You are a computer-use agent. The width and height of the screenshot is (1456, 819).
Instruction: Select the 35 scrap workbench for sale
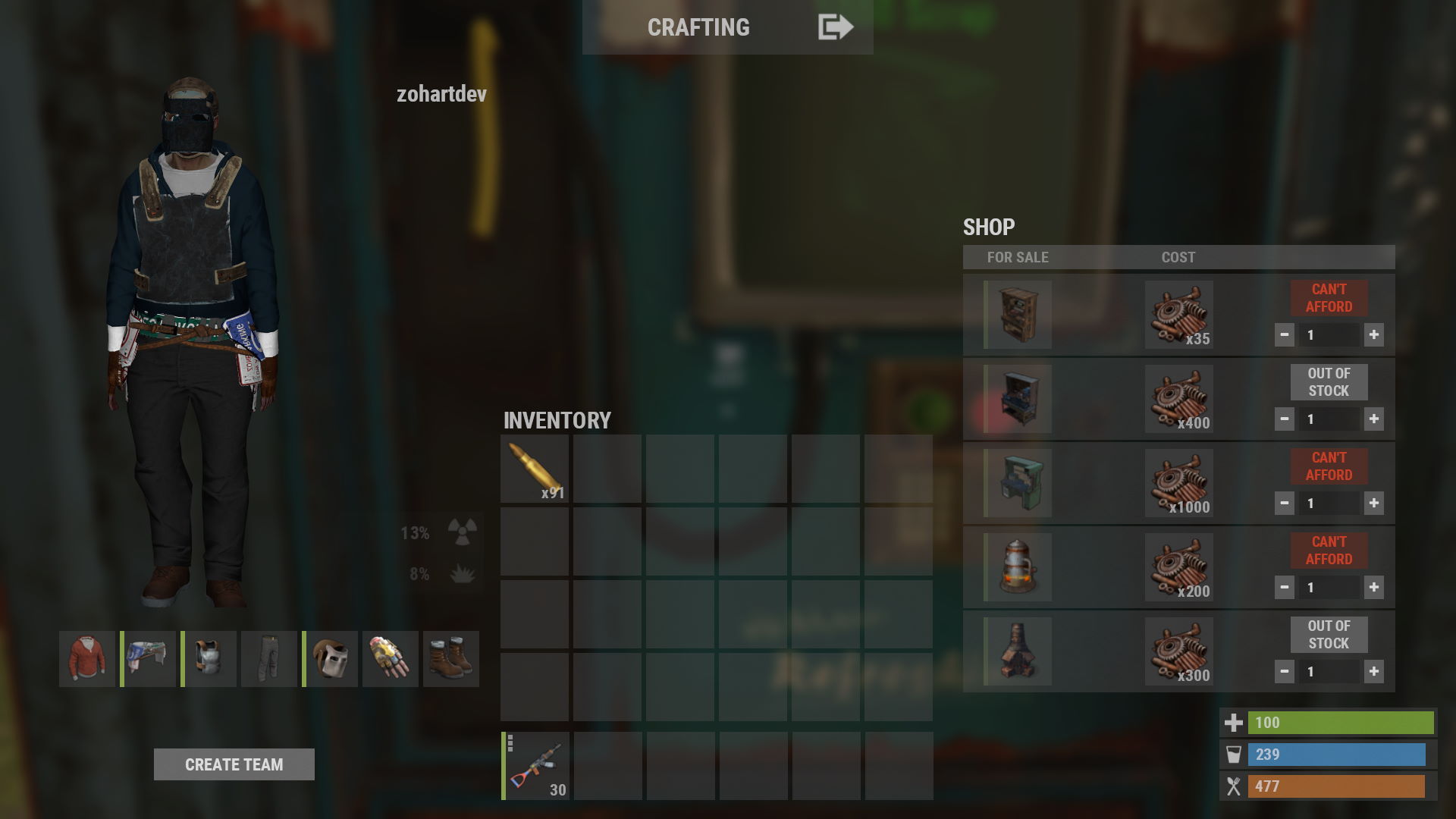click(1018, 315)
